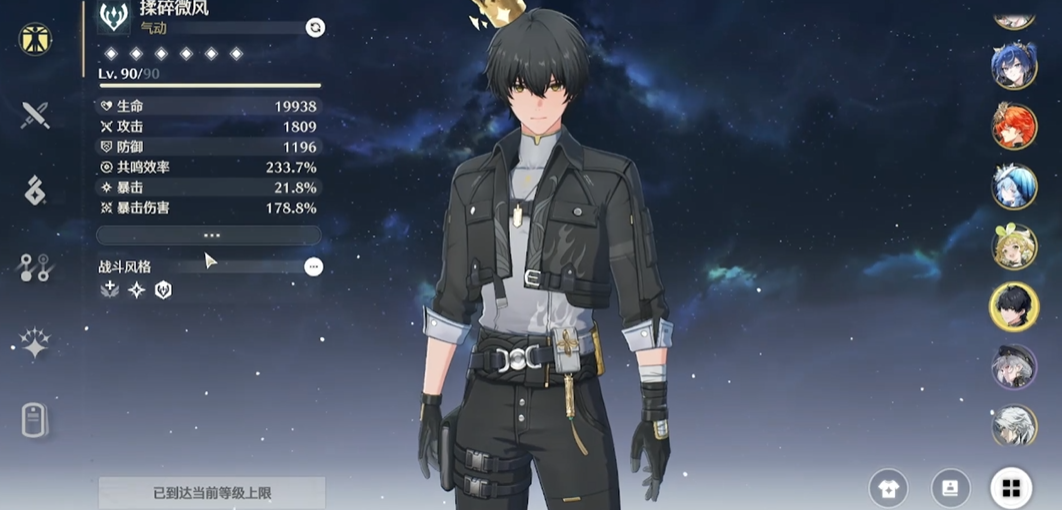Select the highlighted black-haired Rover portrait
The width and height of the screenshot is (1062, 510).
click(1014, 306)
